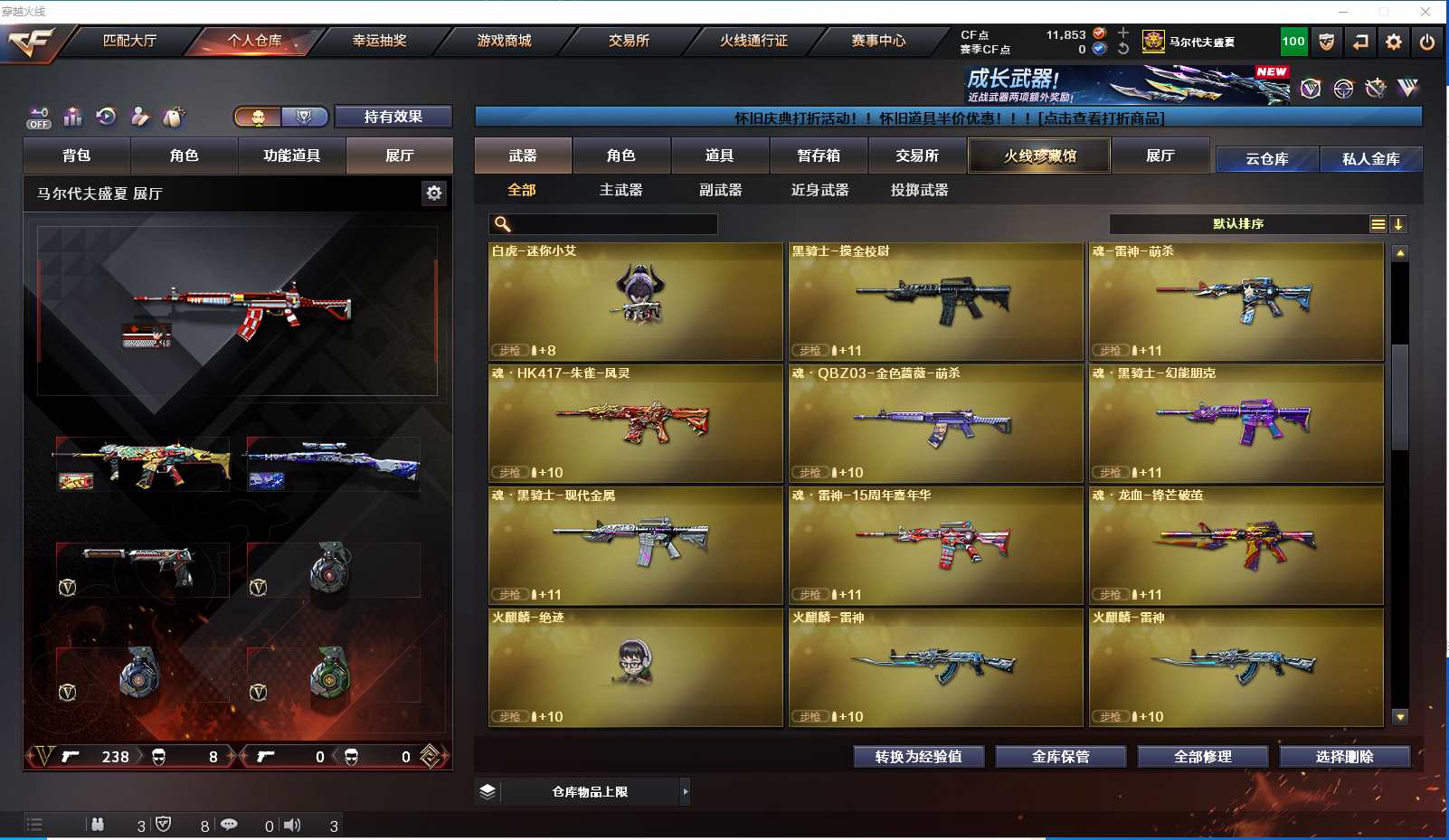Click the 全部修理 repair all button
The image size is (1449, 840).
(x=1202, y=757)
